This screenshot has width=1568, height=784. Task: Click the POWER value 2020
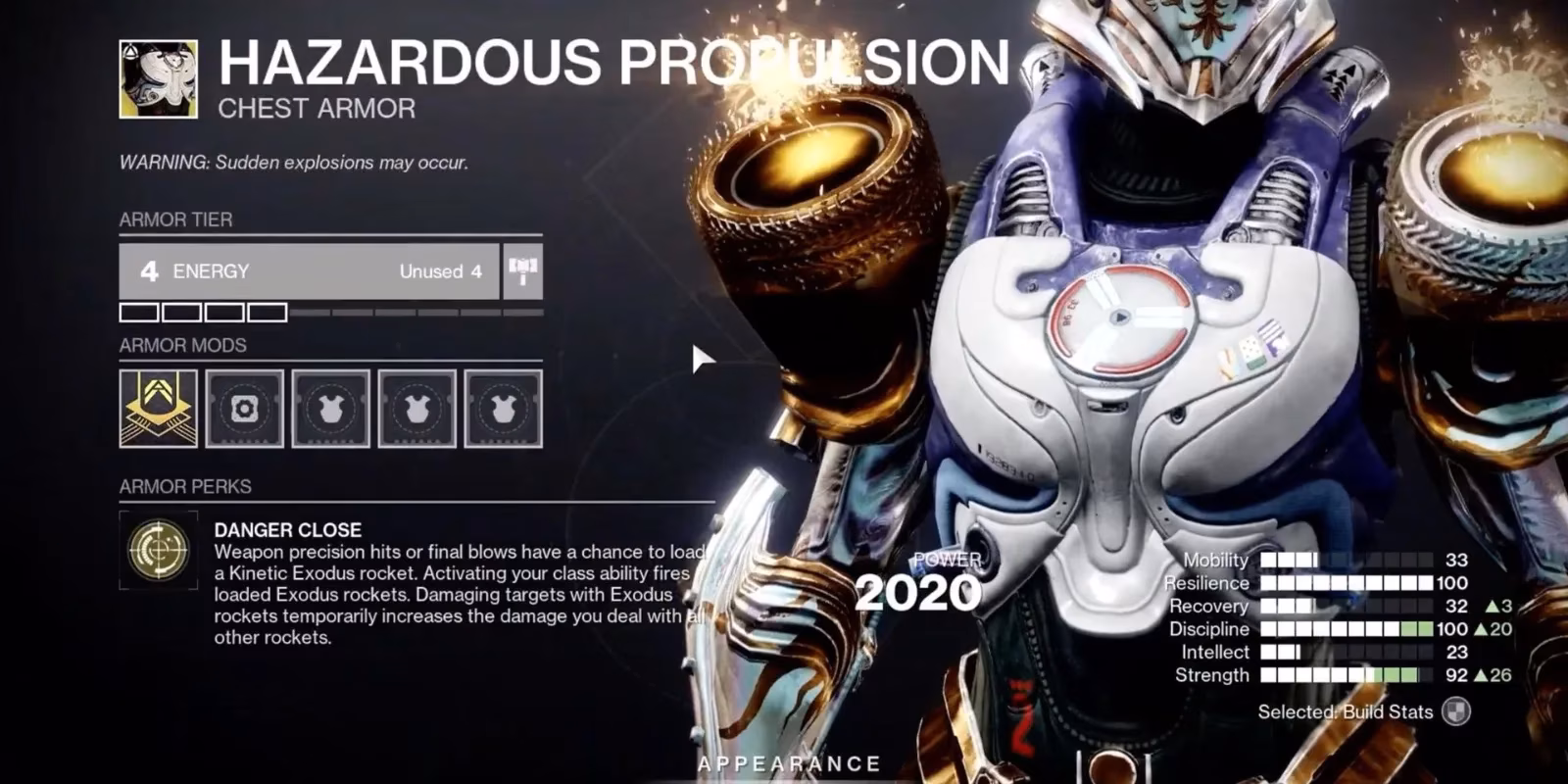[916, 592]
